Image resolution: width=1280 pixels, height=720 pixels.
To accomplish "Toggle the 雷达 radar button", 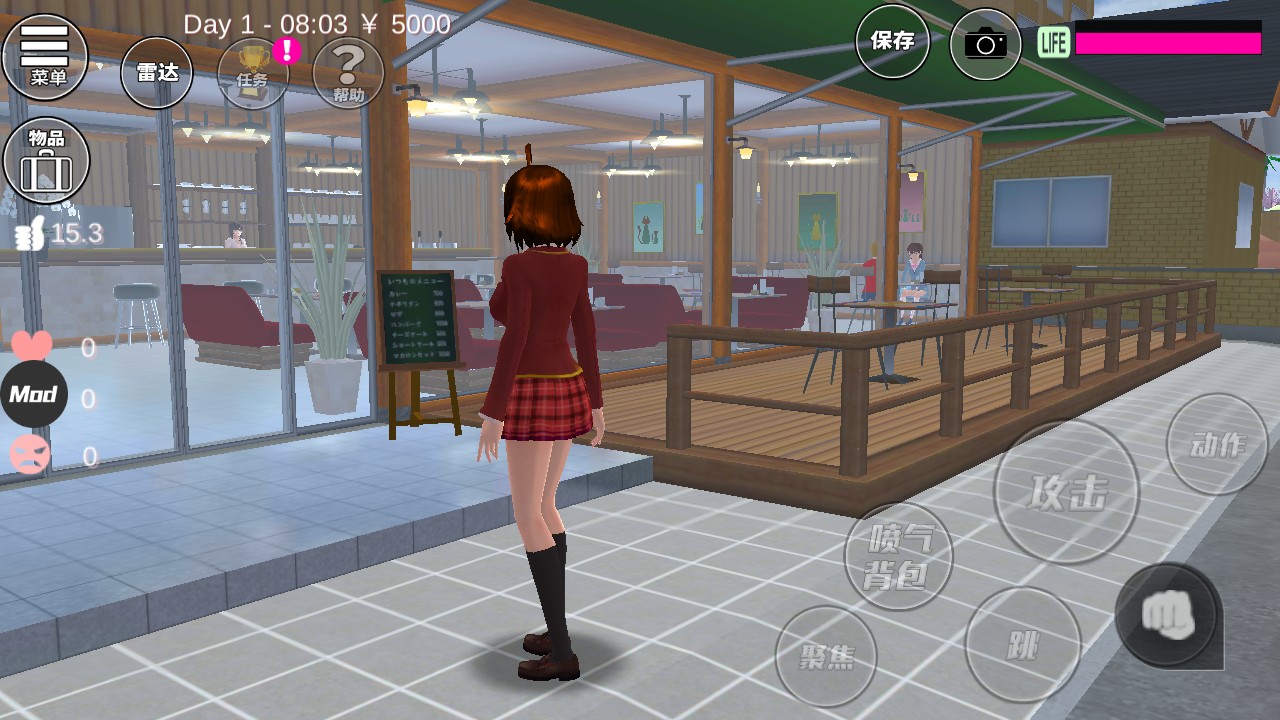I will [x=156, y=72].
